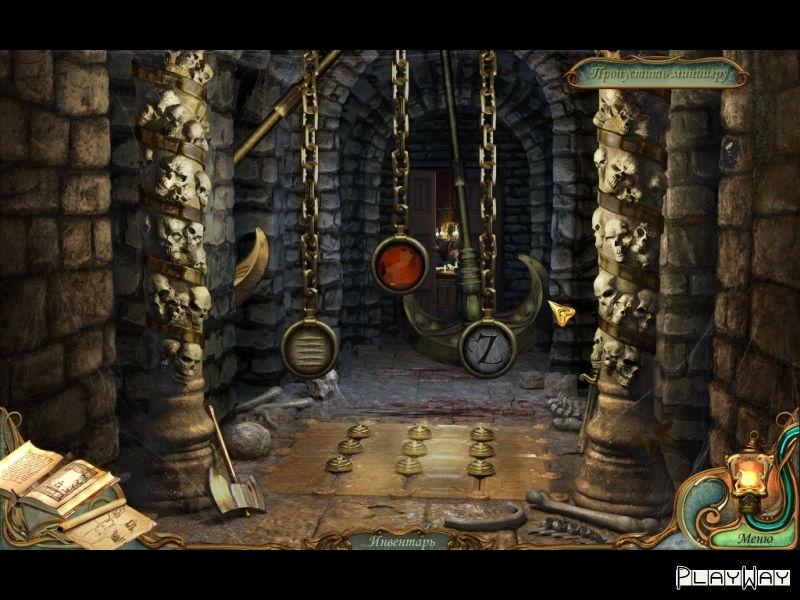The width and height of the screenshot is (800, 600).
Task: Select the hanging medallion with horizontal lines
Action: click(x=309, y=346)
